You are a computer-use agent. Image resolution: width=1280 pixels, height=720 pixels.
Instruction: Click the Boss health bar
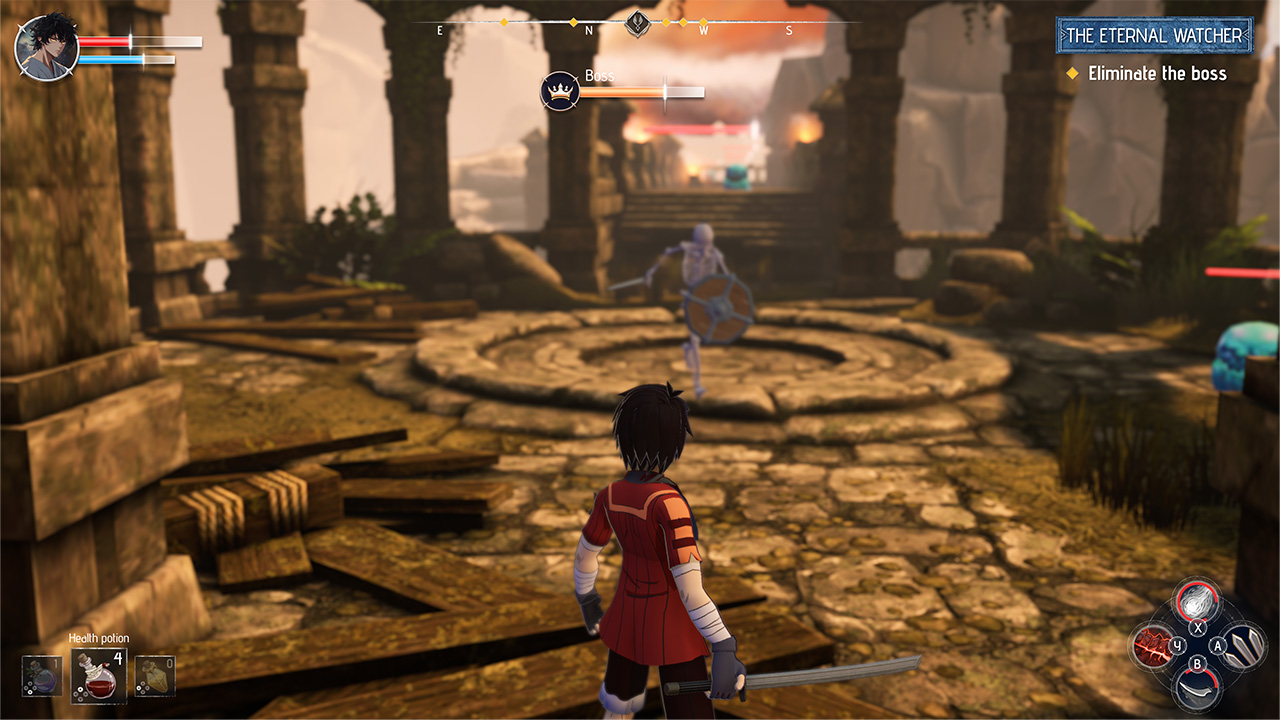pyautogui.click(x=645, y=93)
